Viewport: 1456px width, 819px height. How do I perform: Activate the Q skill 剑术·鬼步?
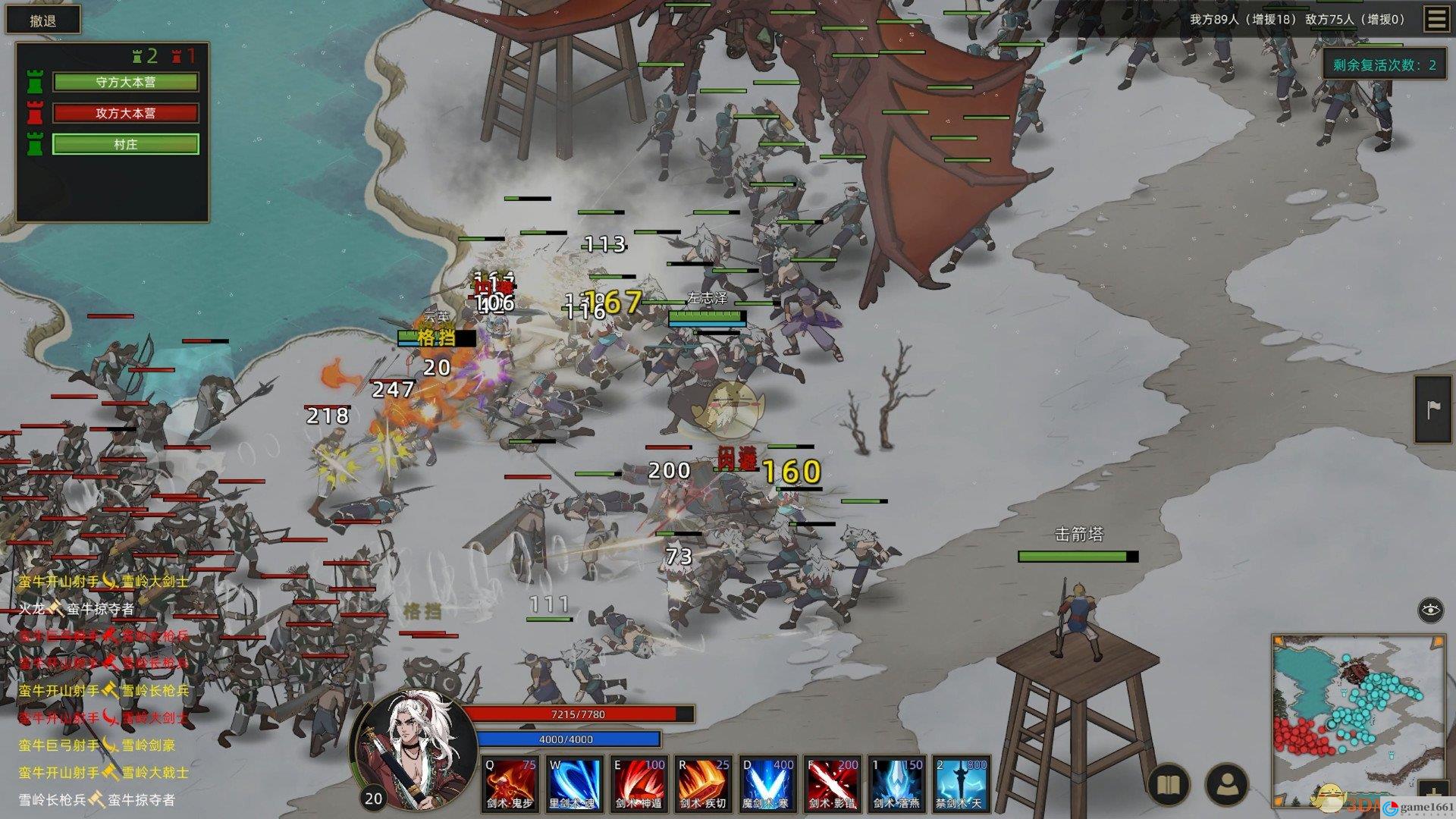pos(509,784)
